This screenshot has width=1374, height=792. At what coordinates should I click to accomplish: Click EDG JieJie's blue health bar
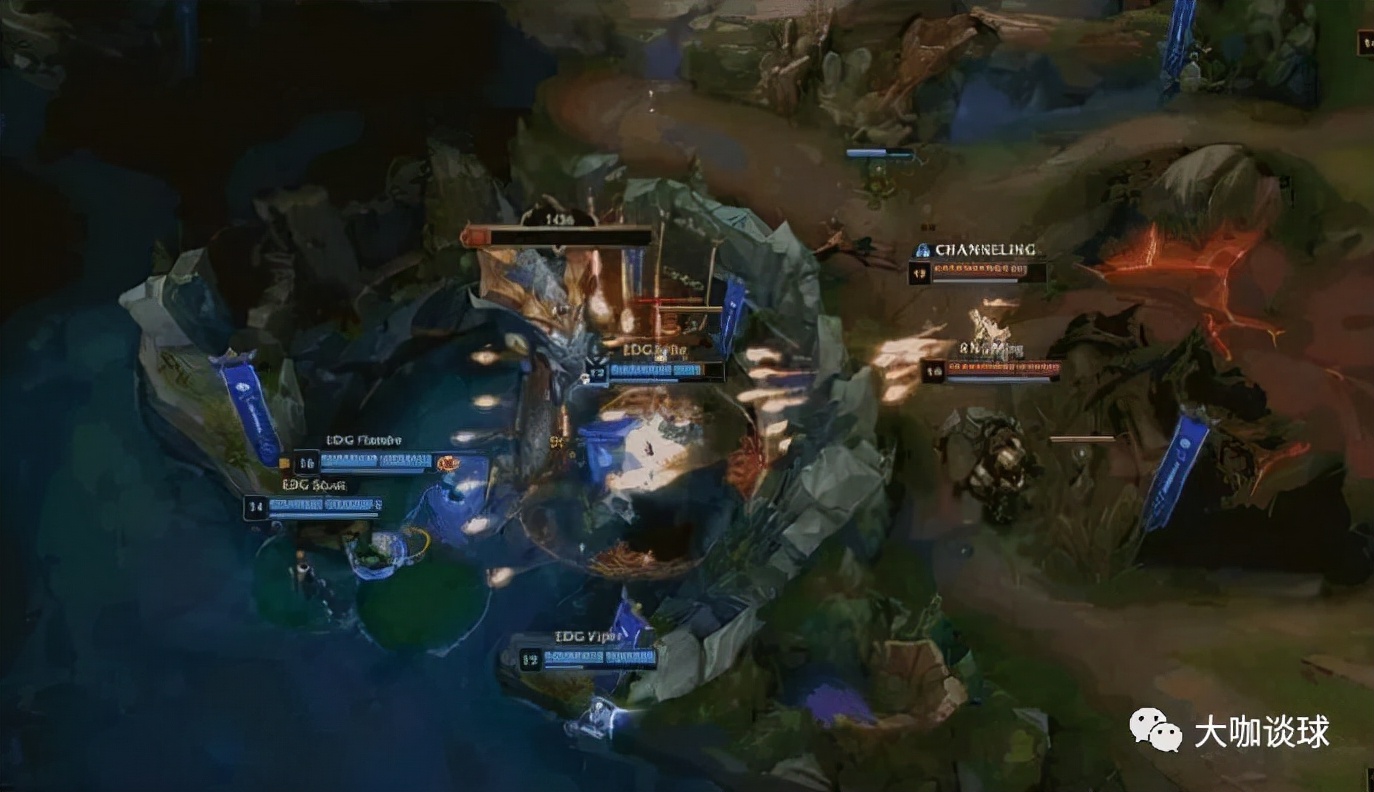655,370
